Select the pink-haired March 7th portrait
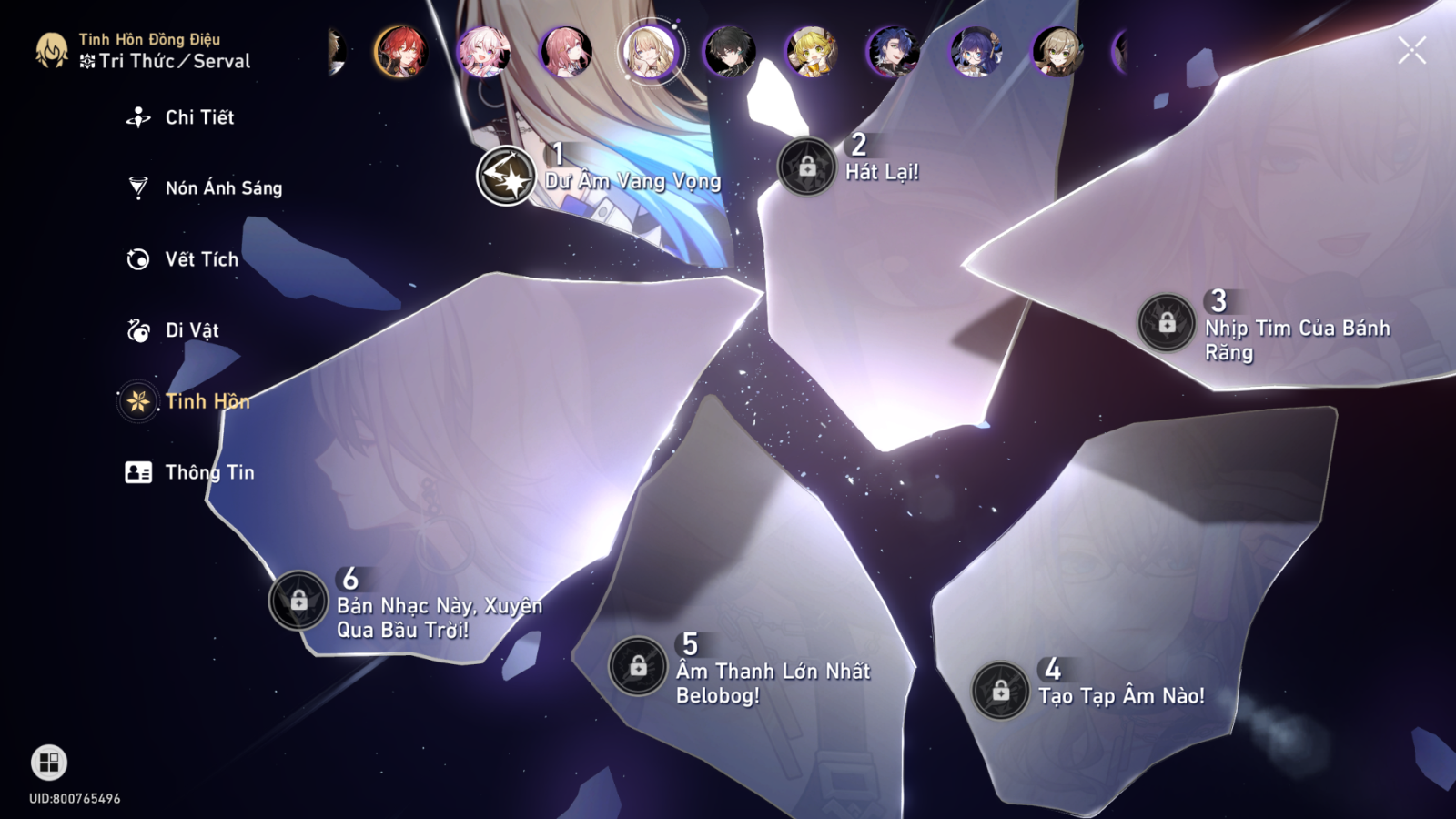The width and height of the screenshot is (1456, 819). (483, 51)
